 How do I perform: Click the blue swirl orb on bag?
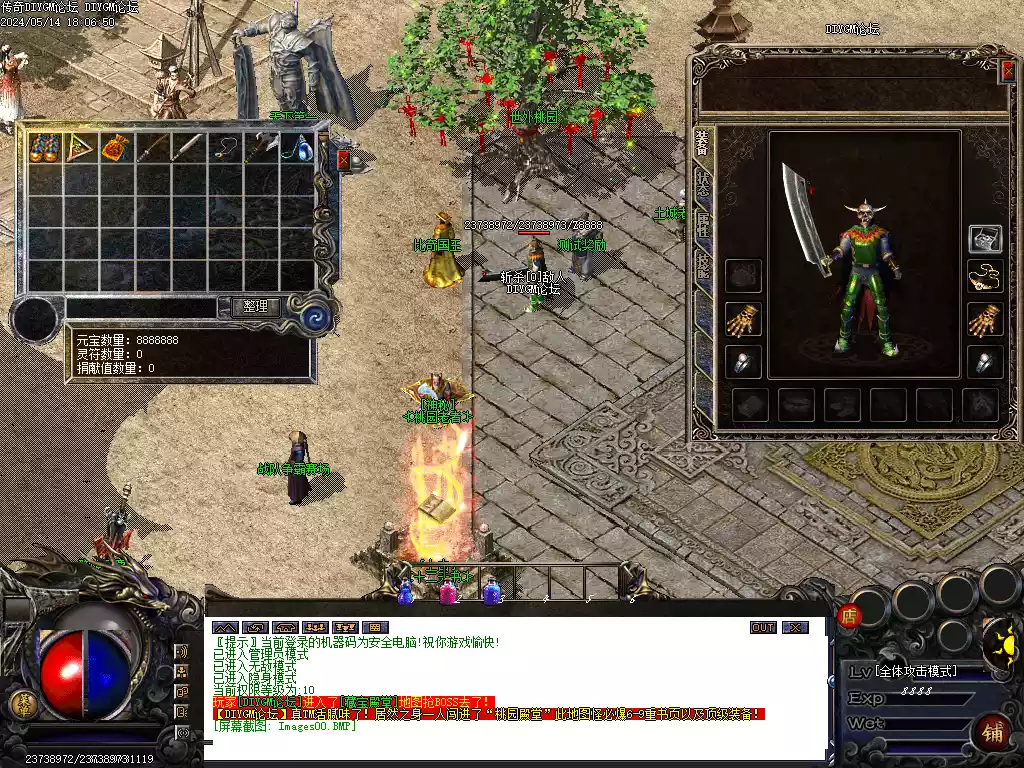point(317,317)
